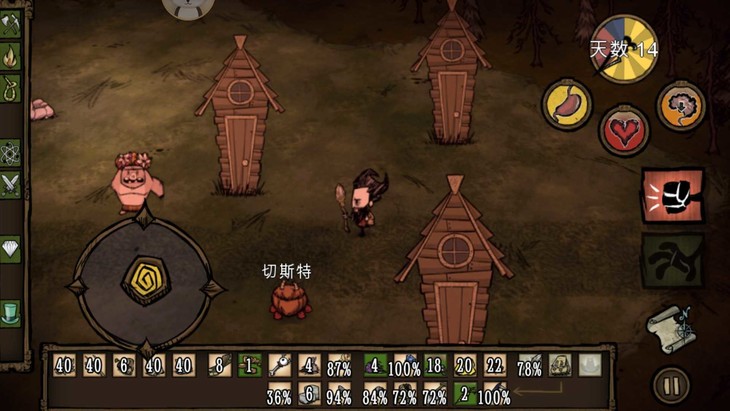Select the stack of 8 items
Screen dimensions: 730x411
tap(216, 366)
